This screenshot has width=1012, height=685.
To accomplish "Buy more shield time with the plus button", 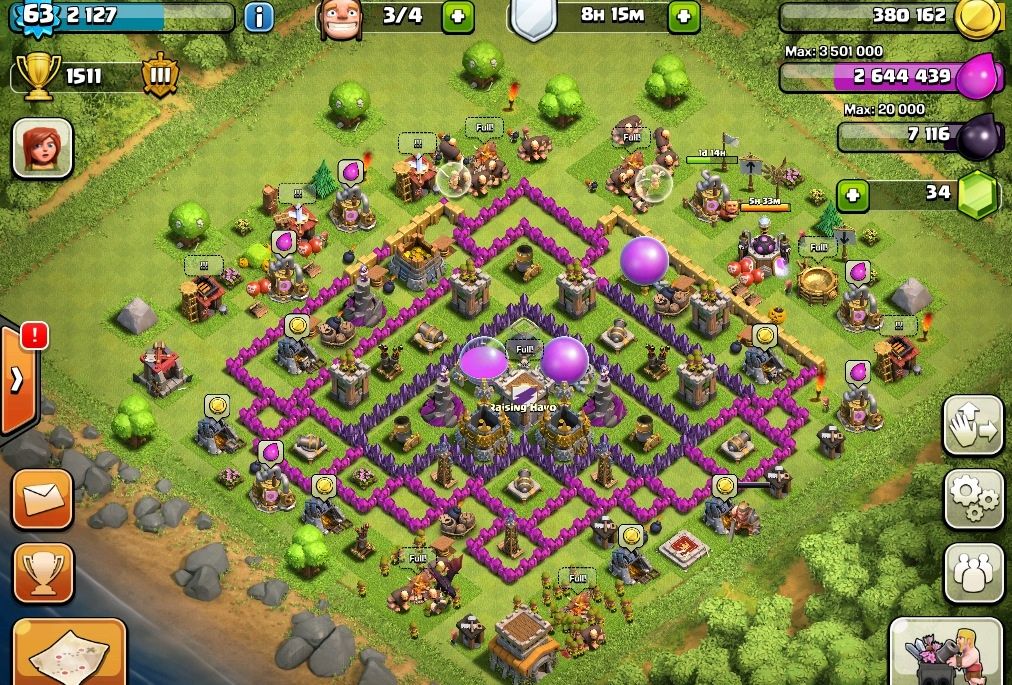I will [x=684, y=16].
